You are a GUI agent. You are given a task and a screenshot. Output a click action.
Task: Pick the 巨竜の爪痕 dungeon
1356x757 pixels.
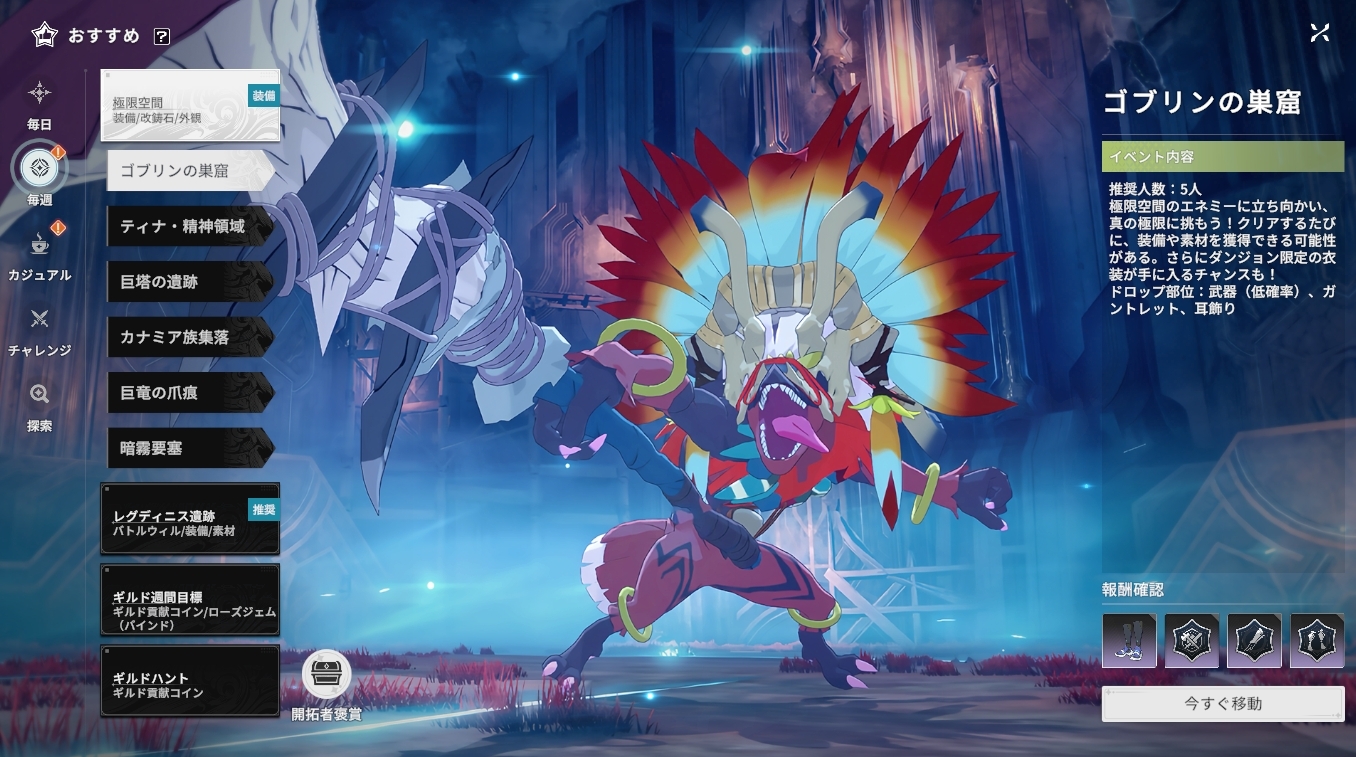[188, 393]
